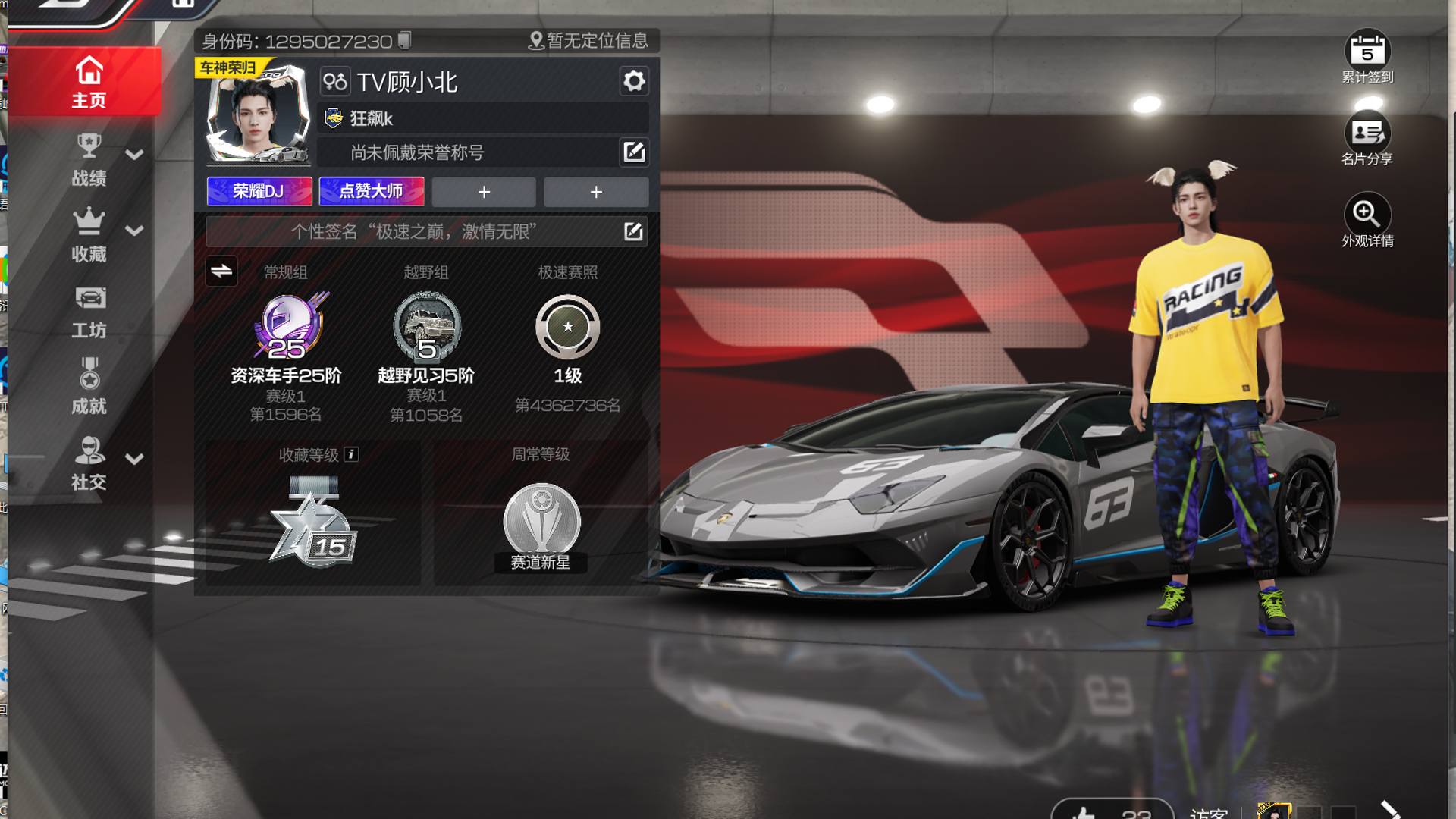The width and height of the screenshot is (1456, 819).
Task: Select the 荣耀DJ badge tag
Action: tap(259, 191)
